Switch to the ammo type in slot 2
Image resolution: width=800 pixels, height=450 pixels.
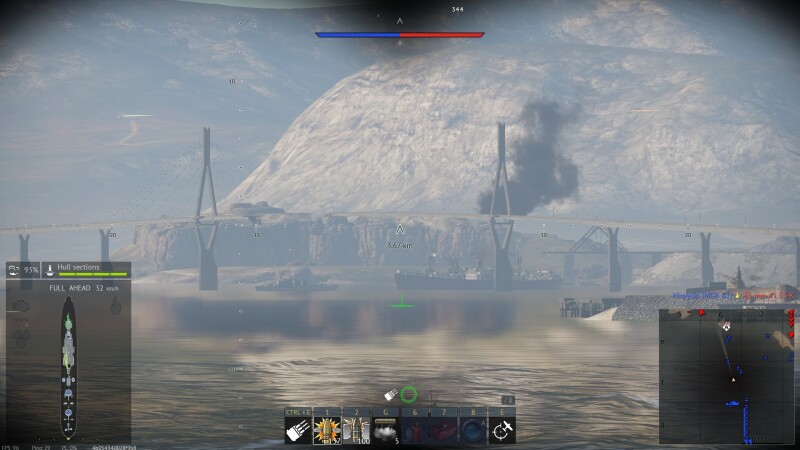(x=356, y=430)
